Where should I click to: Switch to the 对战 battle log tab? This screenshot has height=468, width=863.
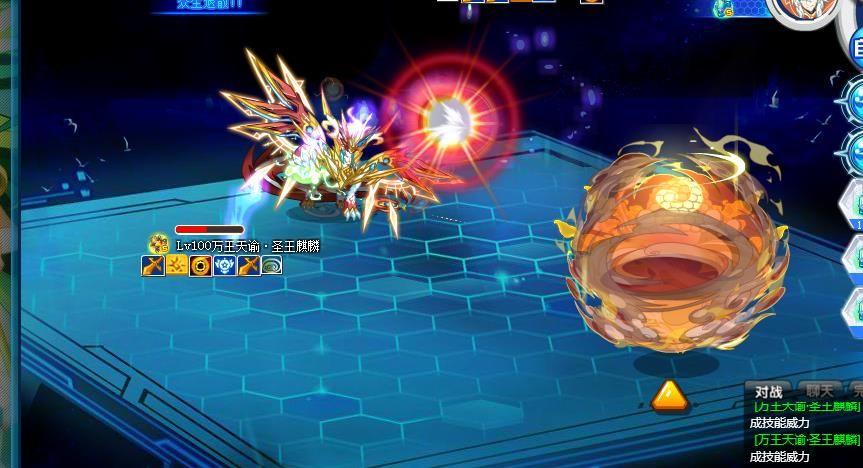tap(768, 391)
